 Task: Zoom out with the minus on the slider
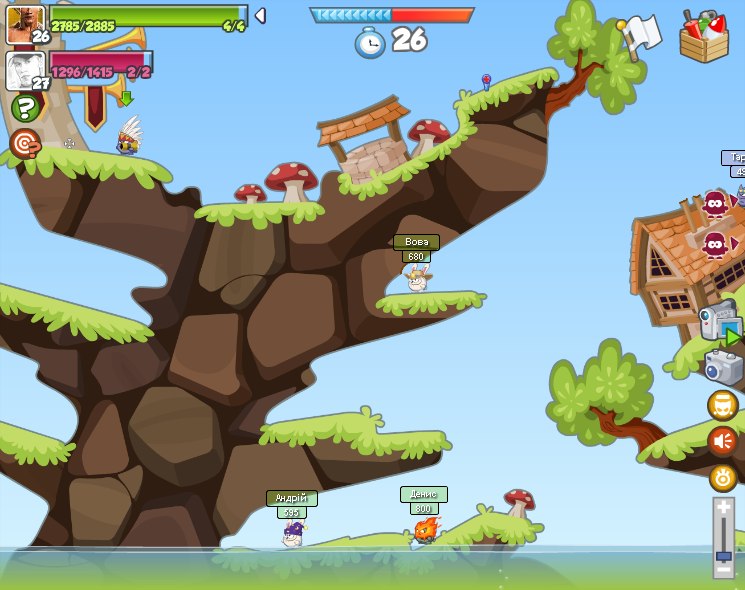click(x=723, y=570)
